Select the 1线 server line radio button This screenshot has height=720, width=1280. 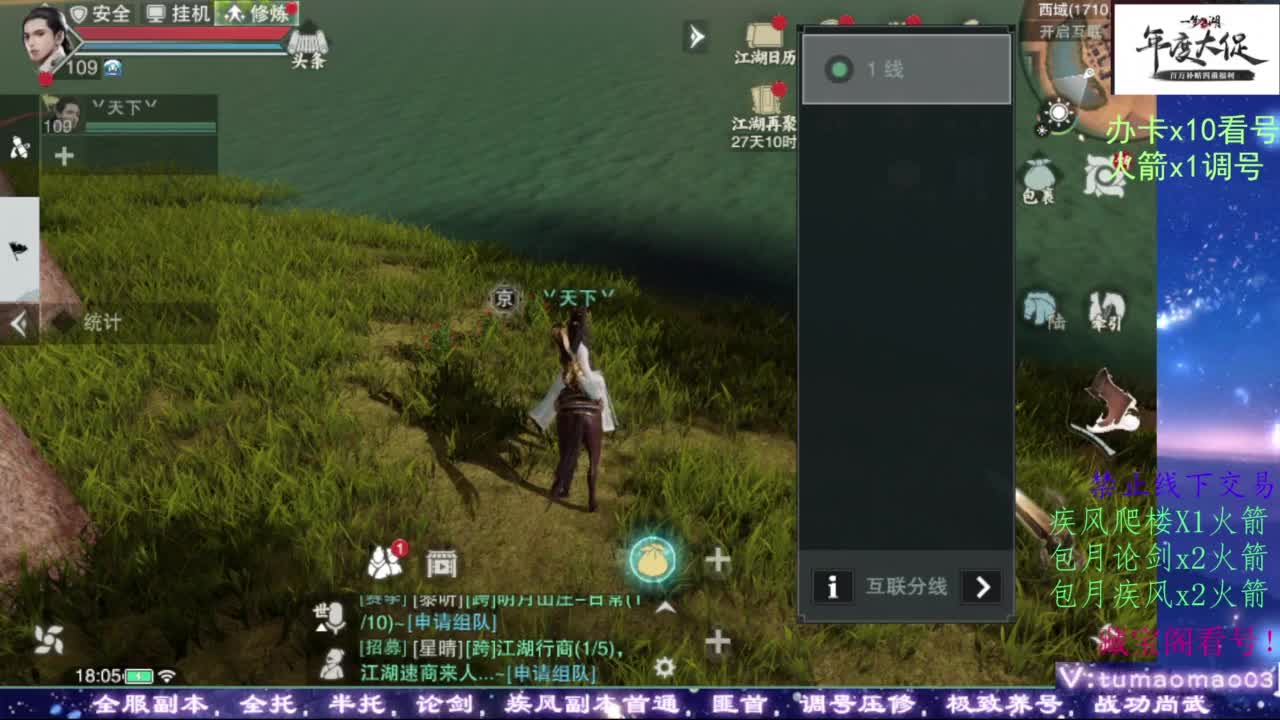(862, 66)
